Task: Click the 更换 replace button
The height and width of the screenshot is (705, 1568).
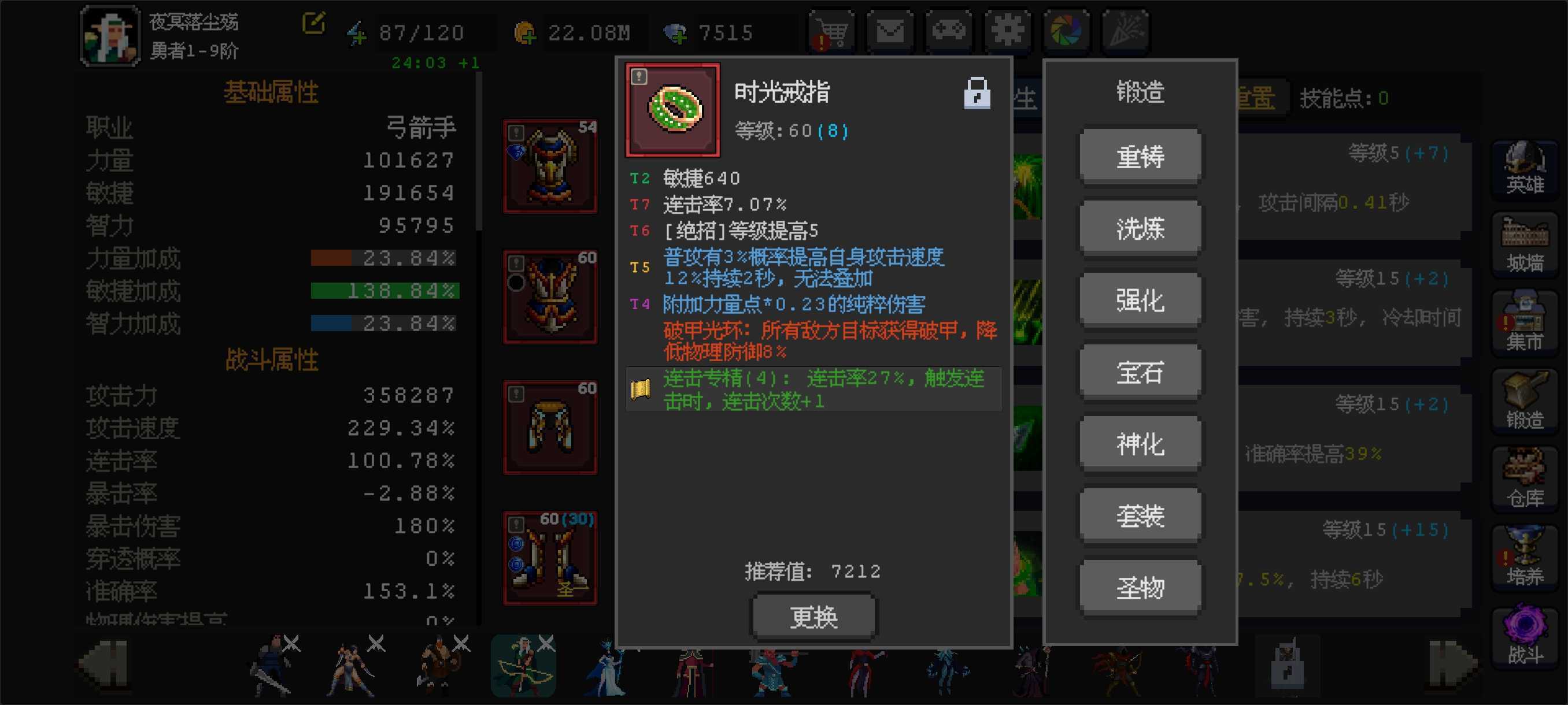Action: 813,615
